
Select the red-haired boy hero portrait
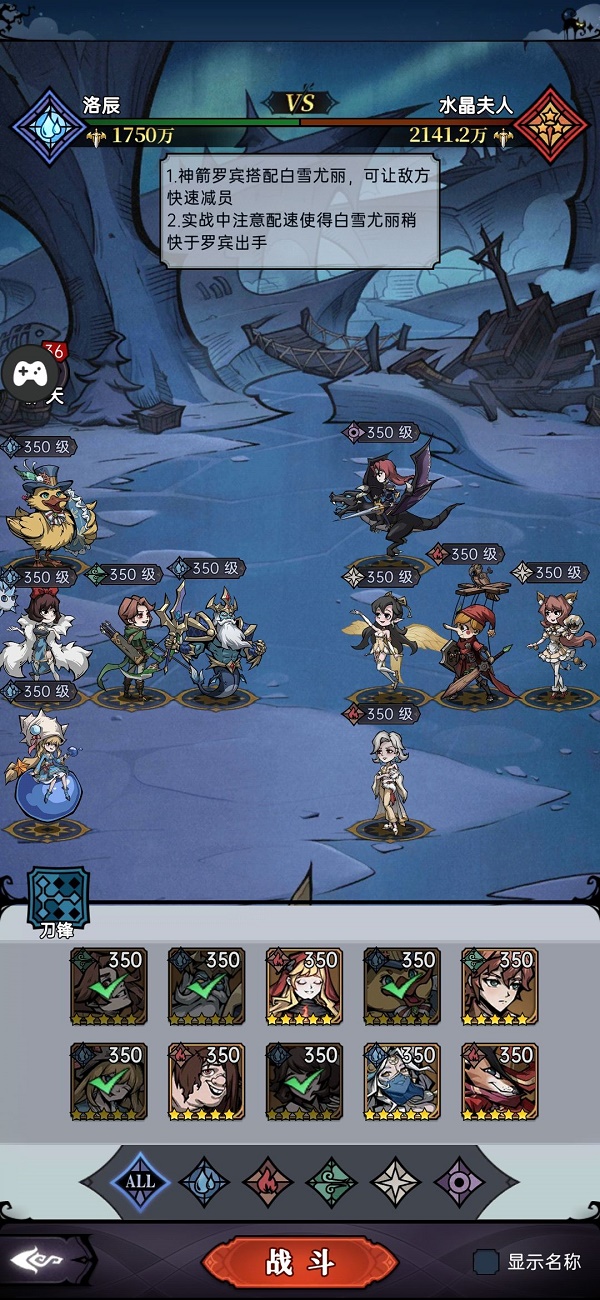(x=500, y=986)
